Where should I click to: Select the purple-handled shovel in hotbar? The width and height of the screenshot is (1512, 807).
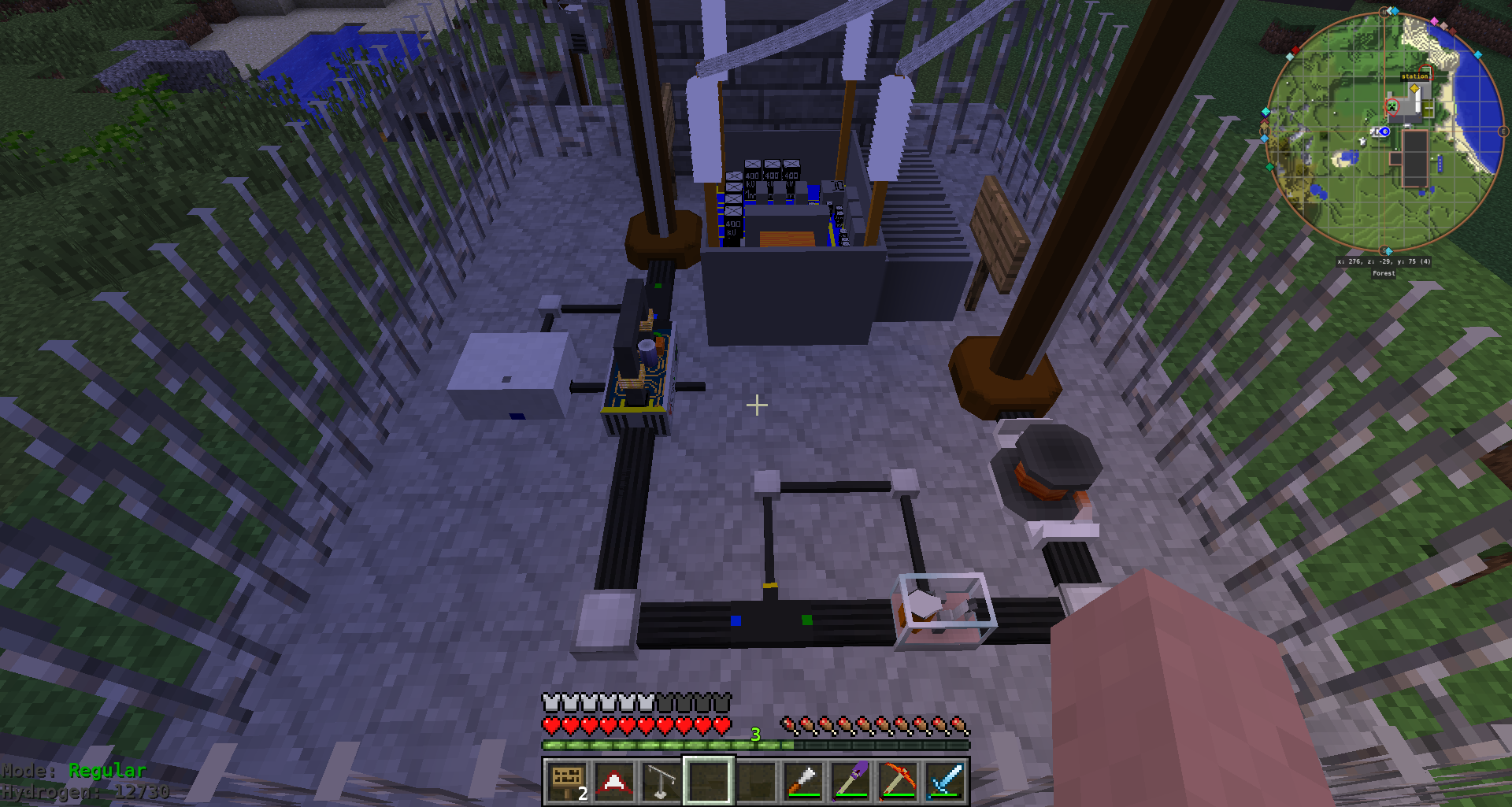pos(851,781)
